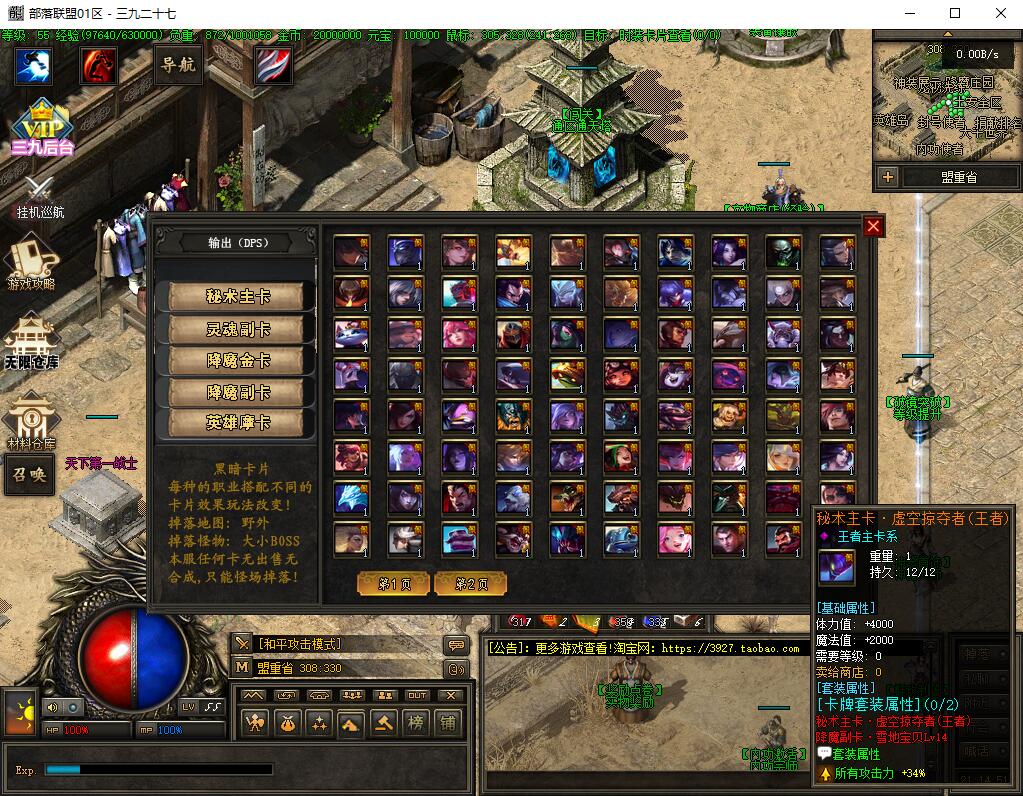Switch to the 灵魂副卡 category
The image size is (1023, 796).
coord(238,328)
